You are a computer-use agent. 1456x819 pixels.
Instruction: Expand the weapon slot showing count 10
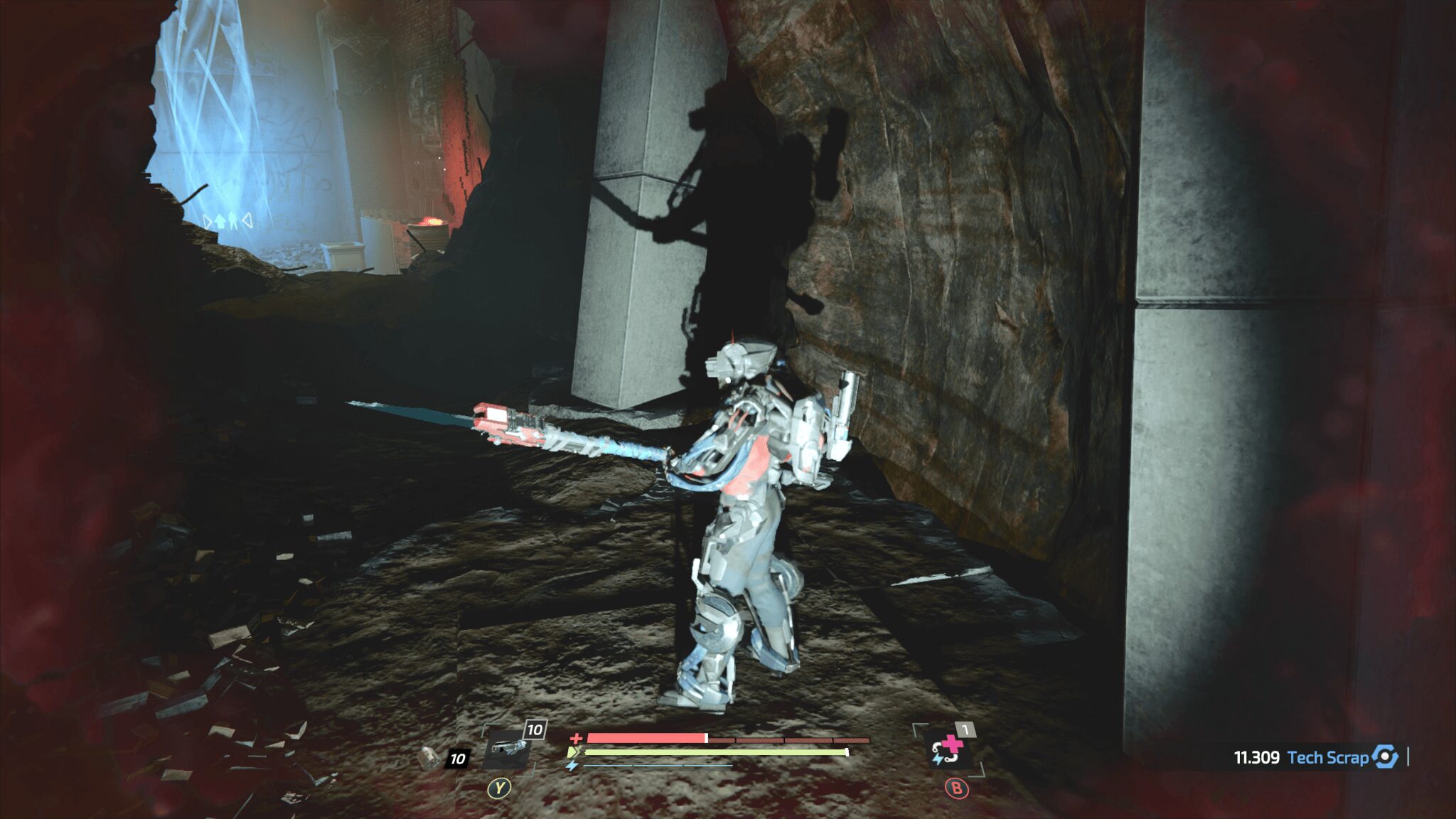point(534,729)
